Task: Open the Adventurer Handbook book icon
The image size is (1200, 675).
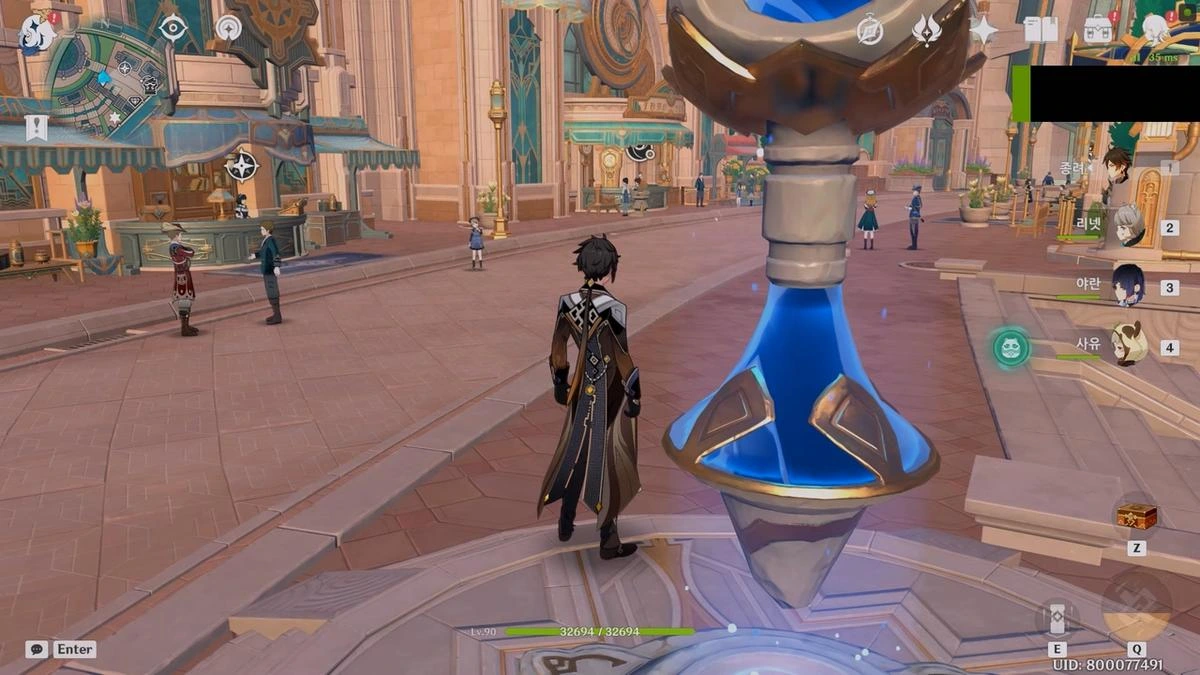Action: (1040, 29)
